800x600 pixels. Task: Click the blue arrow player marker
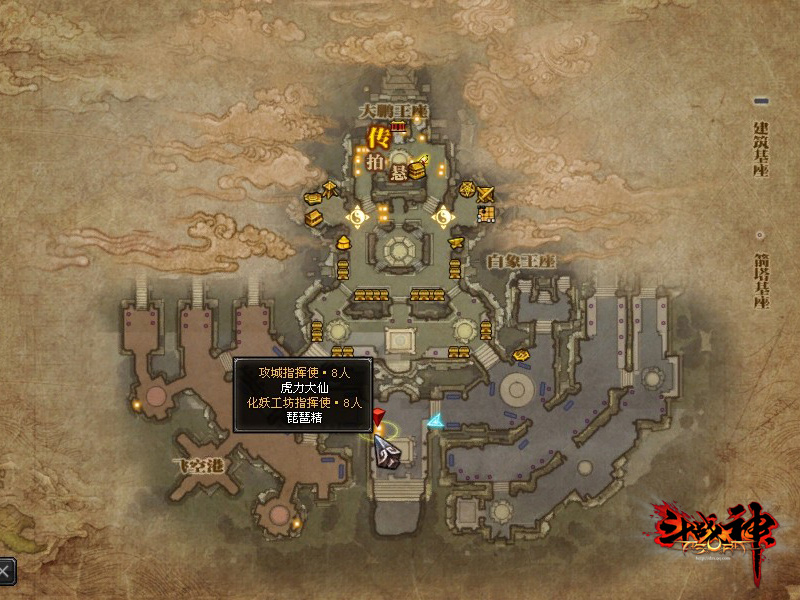(x=434, y=421)
